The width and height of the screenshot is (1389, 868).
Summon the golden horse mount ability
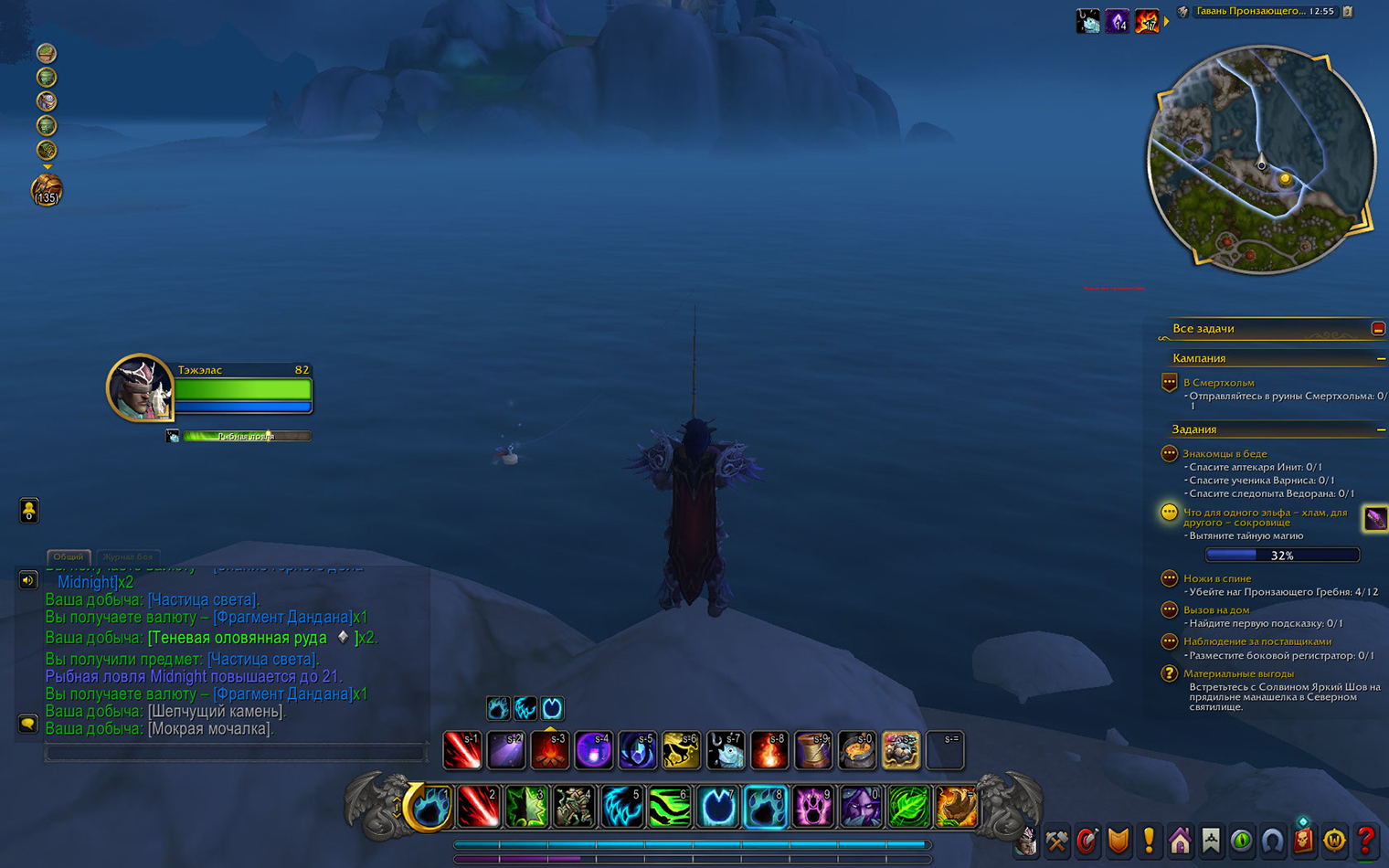click(x=681, y=750)
